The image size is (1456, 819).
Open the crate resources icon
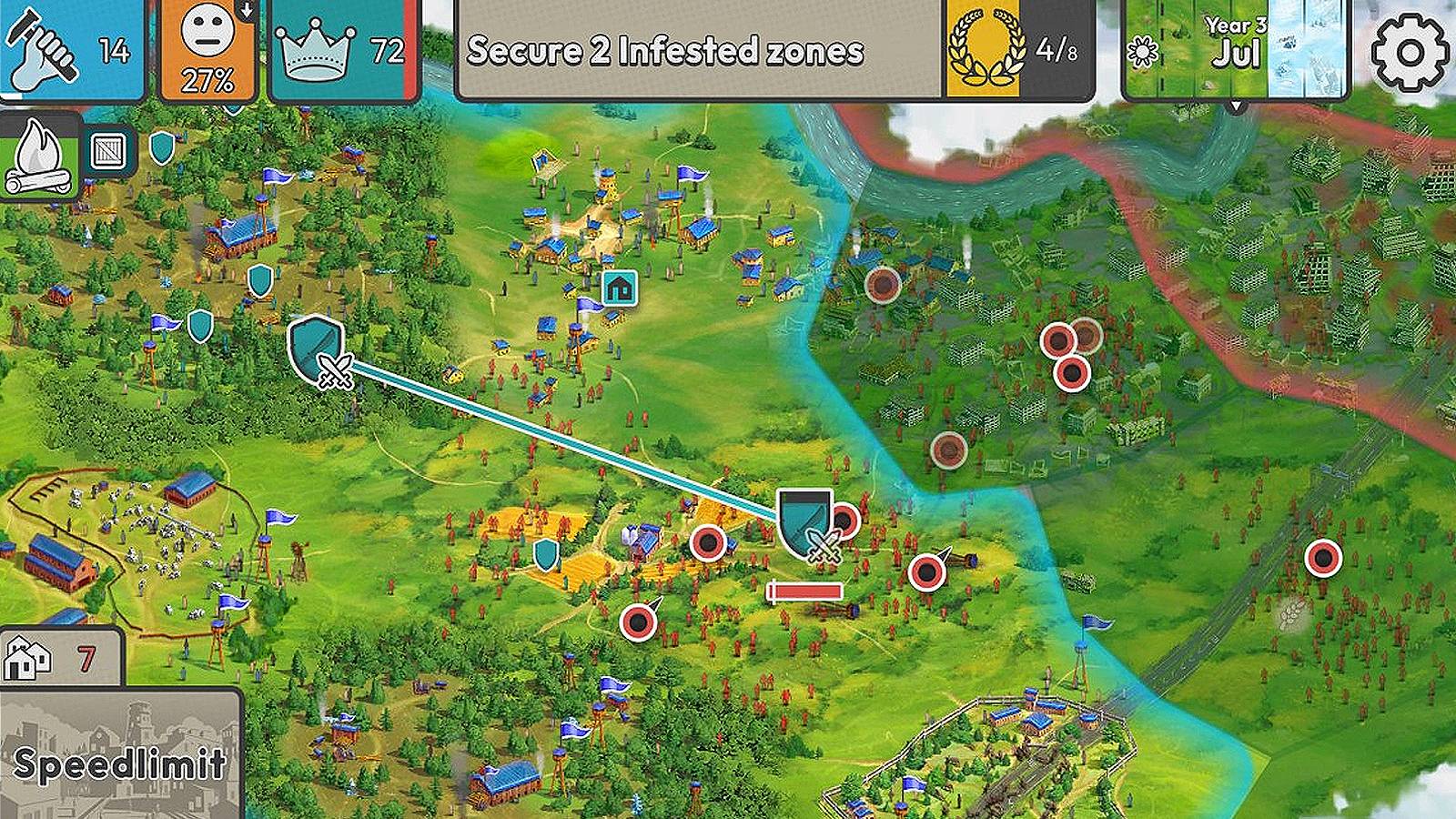click(108, 150)
